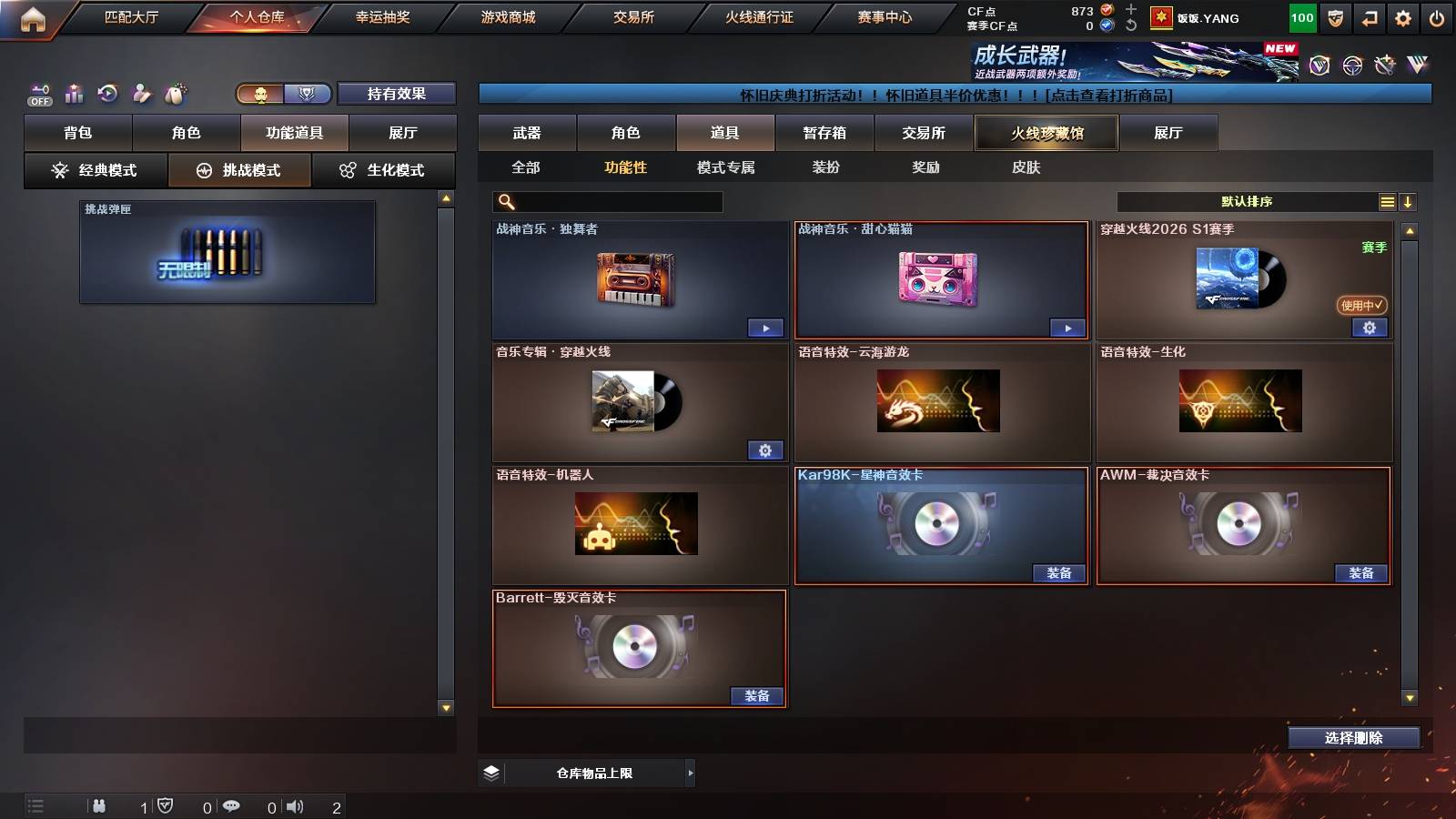Click the 选择删除 button
The height and width of the screenshot is (819, 1456).
pyautogui.click(x=1355, y=738)
